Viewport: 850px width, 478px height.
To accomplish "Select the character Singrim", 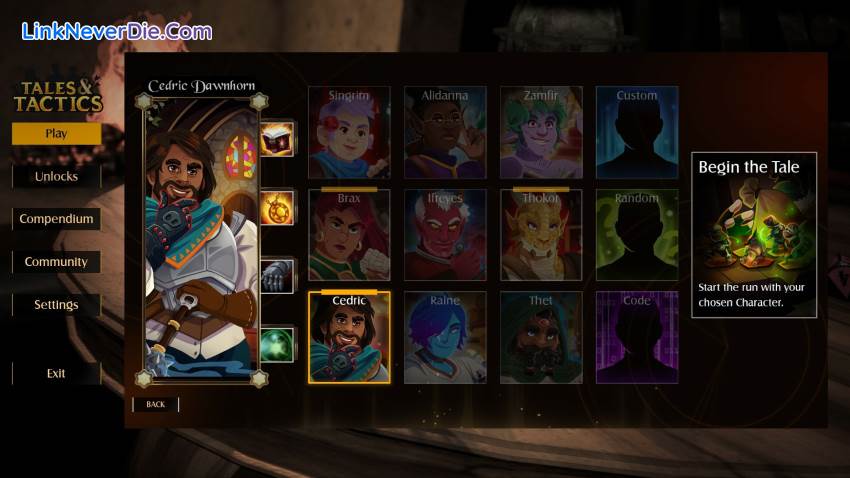I will (349, 132).
